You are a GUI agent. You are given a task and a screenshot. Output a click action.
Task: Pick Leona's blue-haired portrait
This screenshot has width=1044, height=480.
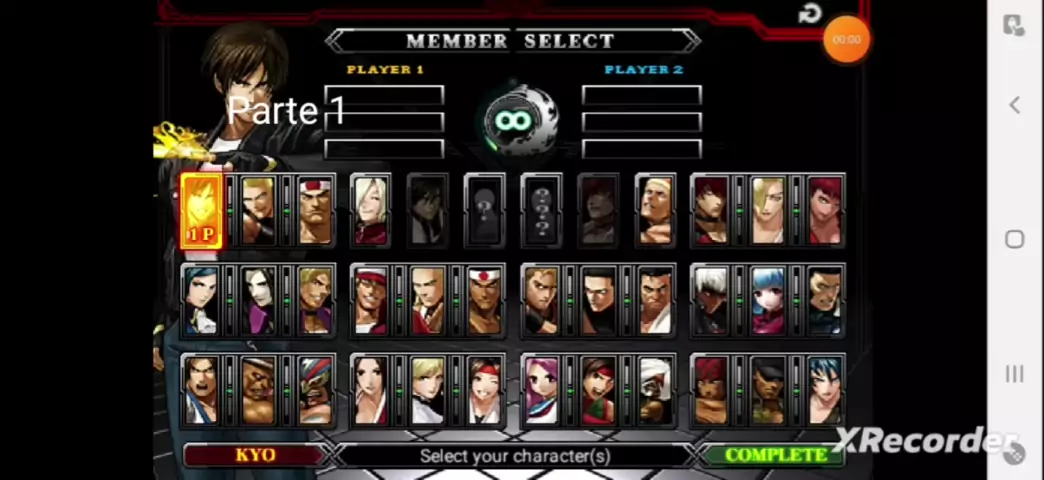[825, 390]
